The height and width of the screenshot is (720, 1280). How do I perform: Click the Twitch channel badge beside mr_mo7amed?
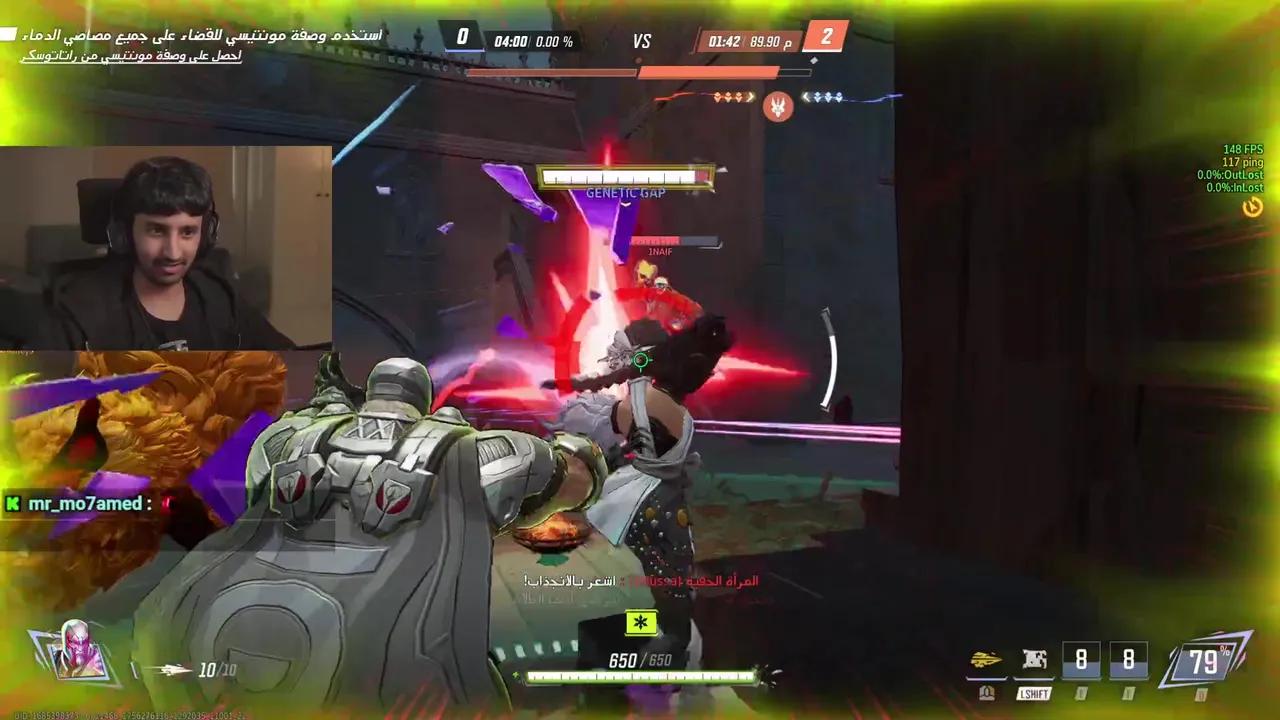tap(11, 504)
